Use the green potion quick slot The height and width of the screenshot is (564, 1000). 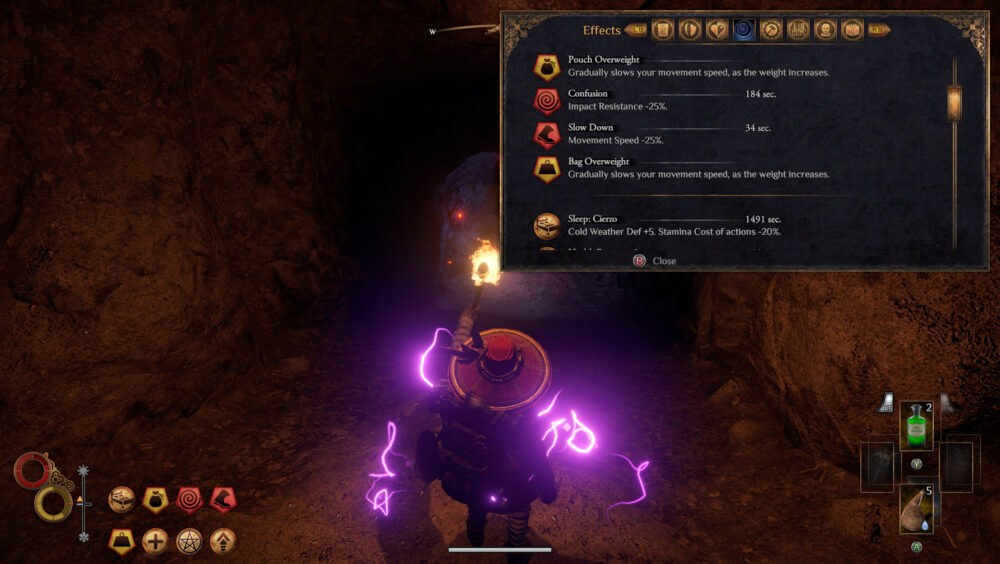(916, 426)
